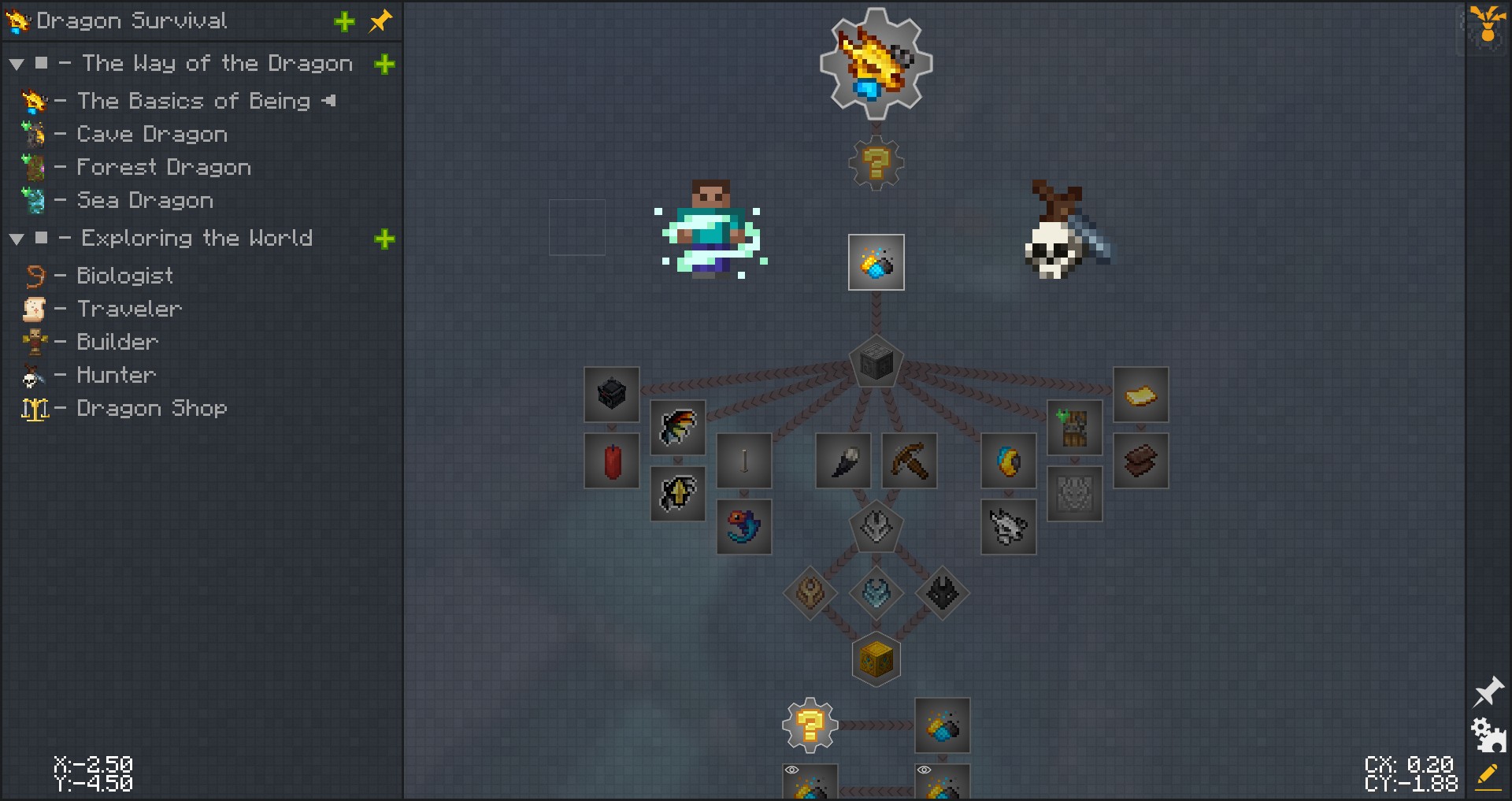Toggle edit mode with the pencil icon
The image size is (1512, 801).
[1488, 777]
